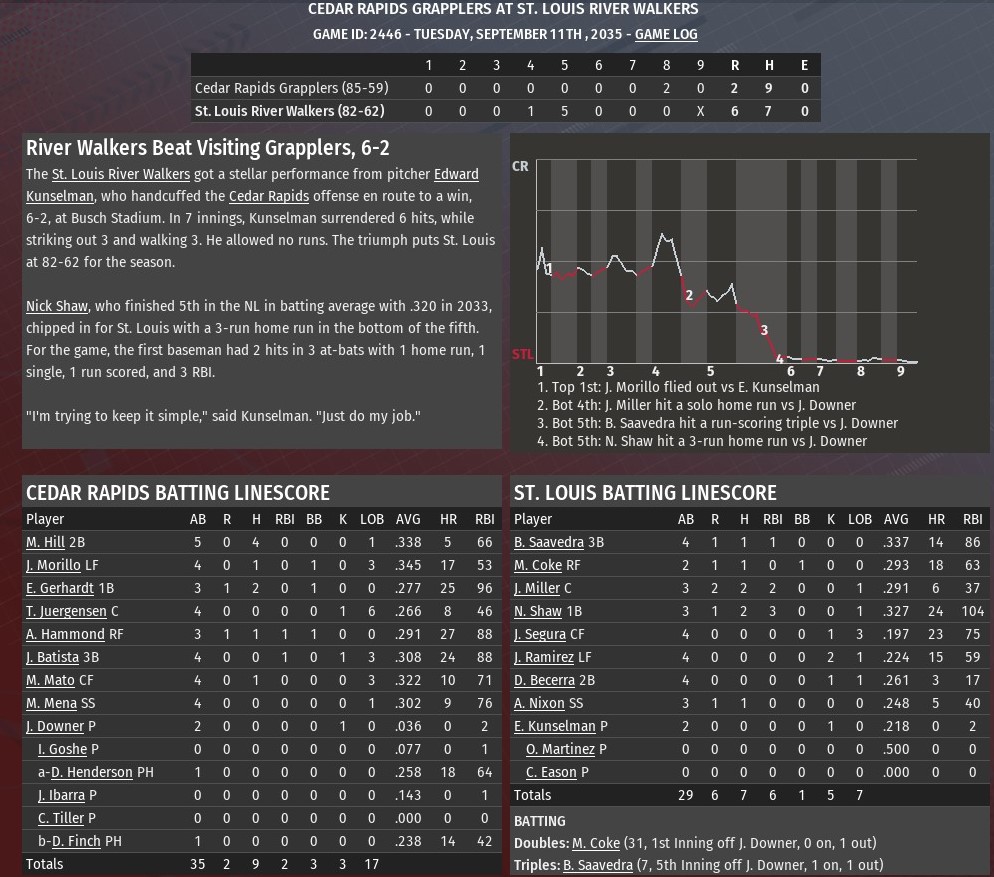Open A. Hammond's player profile
The width and height of the screenshot is (994, 877).
[65, 634]
